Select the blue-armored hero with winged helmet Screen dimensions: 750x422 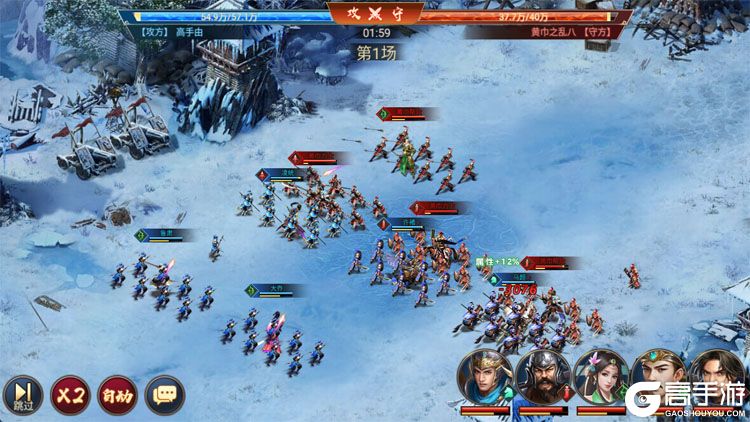coord(485,377)
